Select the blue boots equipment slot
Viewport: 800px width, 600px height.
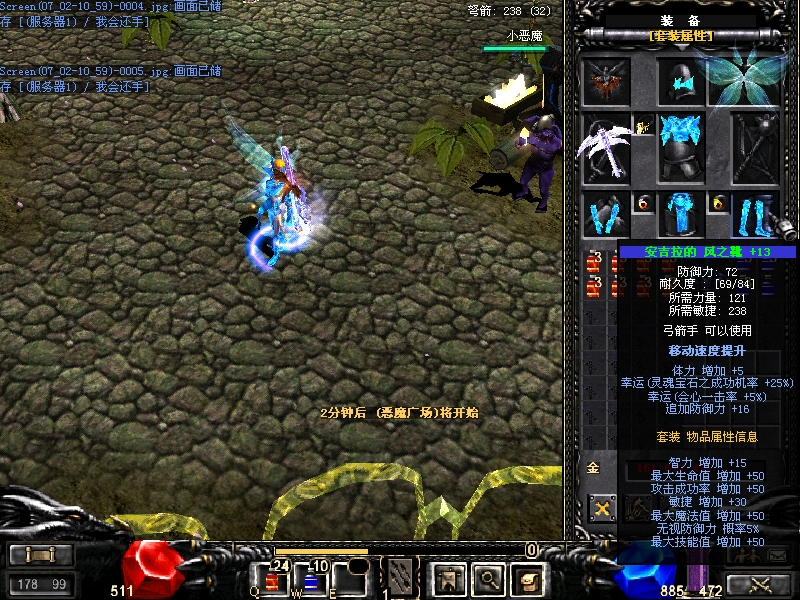pos(754,215)
